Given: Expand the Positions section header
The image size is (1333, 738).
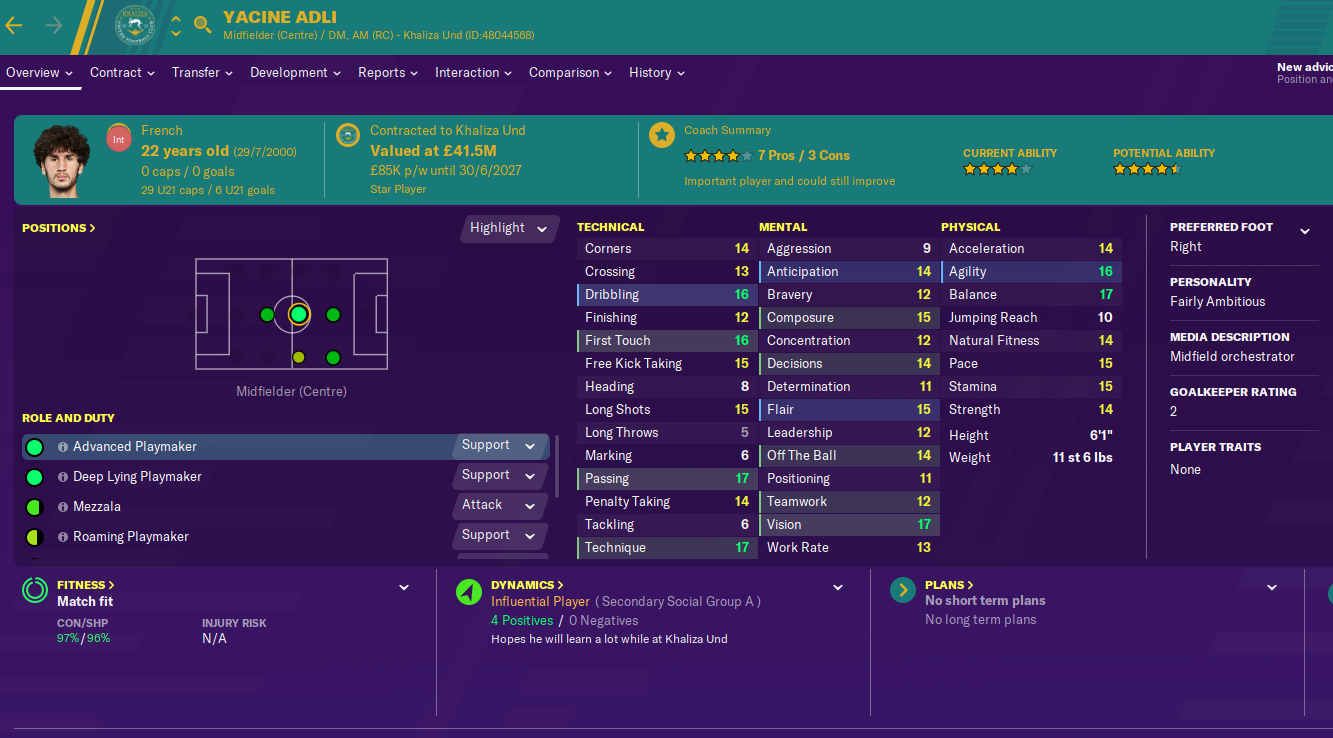Looking at the screenshot, I should point(59,228).
